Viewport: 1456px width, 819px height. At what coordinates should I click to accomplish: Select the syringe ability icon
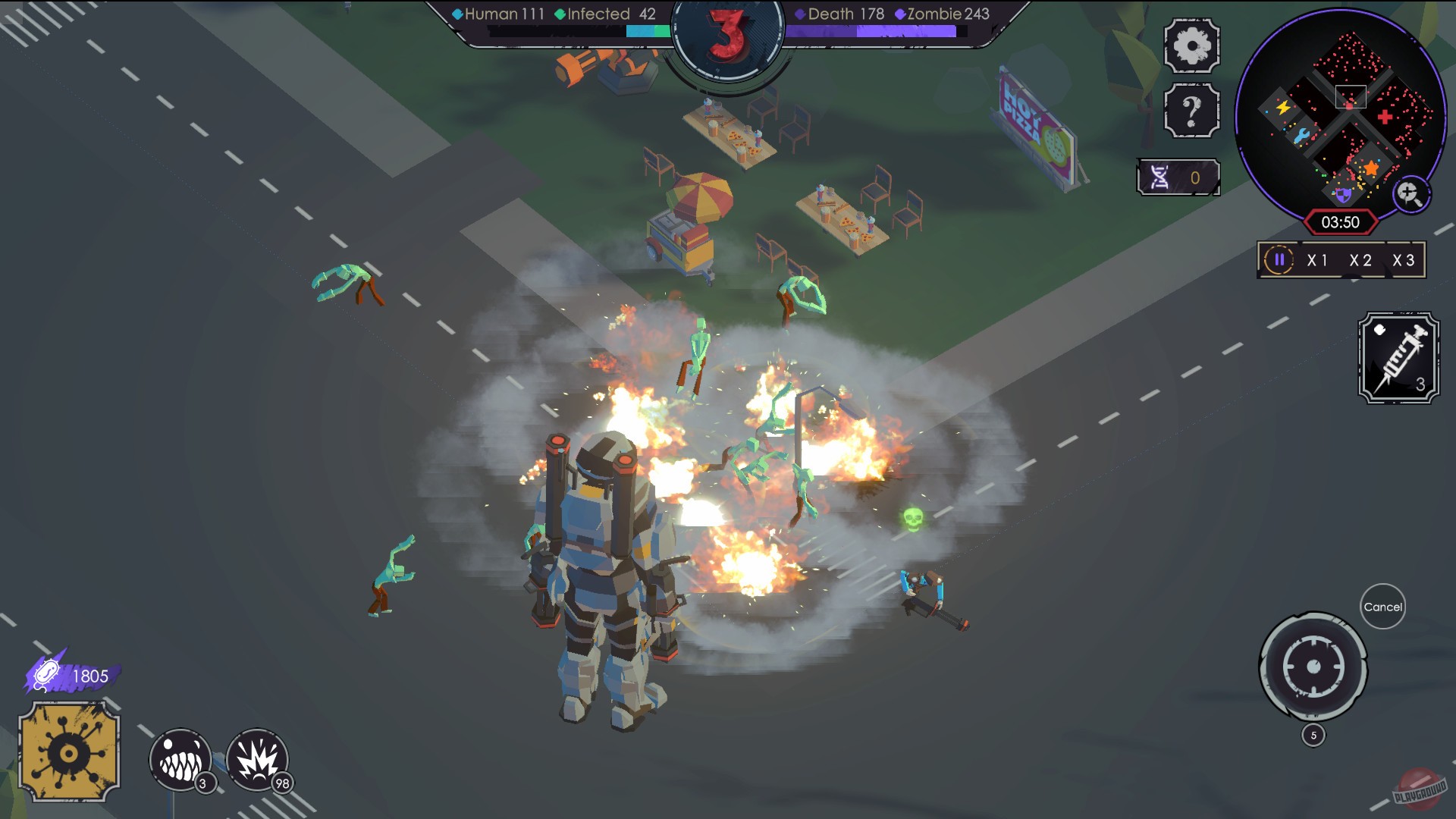click(x=1399, y=356)
